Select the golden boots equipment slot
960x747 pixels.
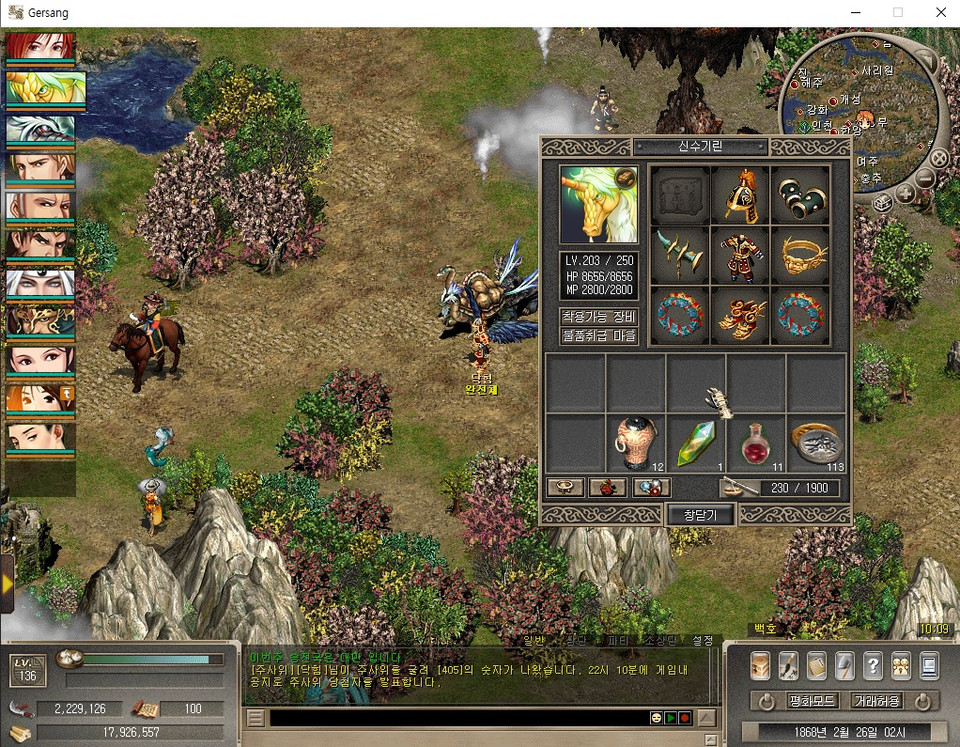point(739,316)
